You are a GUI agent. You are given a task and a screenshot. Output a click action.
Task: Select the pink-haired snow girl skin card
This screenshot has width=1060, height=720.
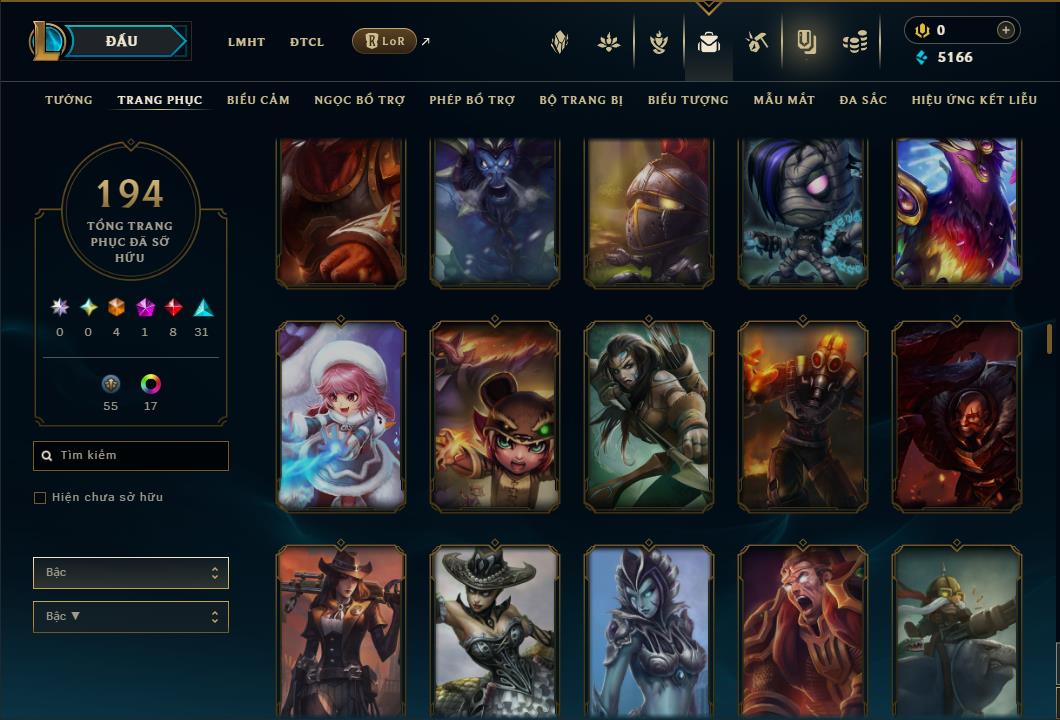341,416
